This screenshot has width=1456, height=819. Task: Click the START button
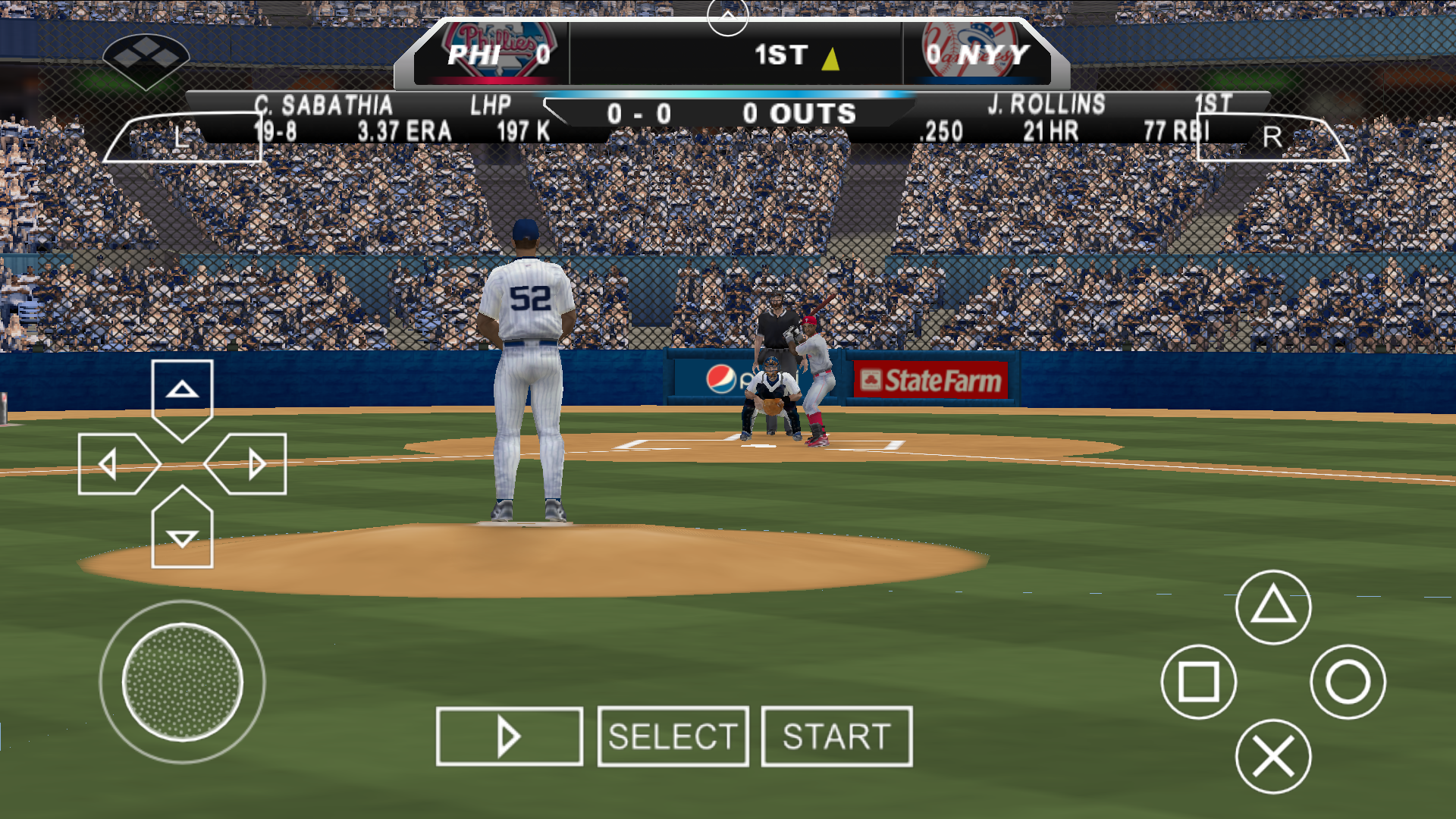pyautogui.click(x=836, y=736)
